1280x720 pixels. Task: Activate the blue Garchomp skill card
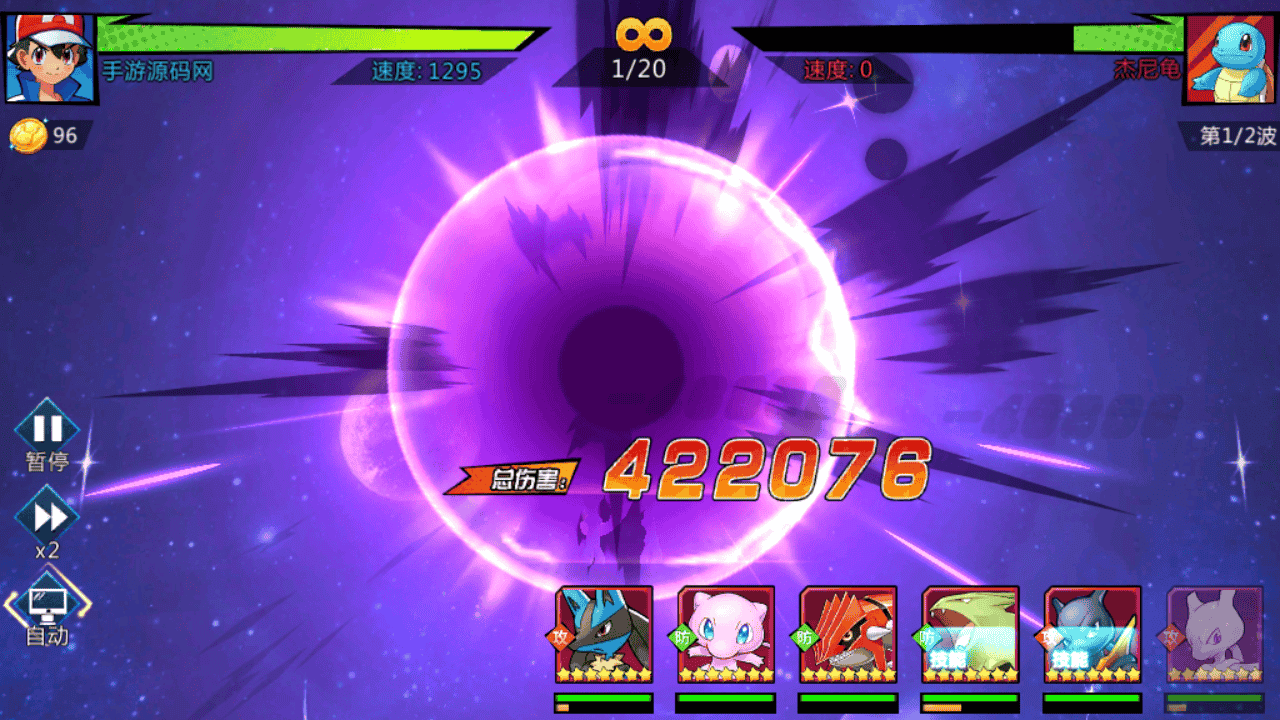[x=1092, y=634]
